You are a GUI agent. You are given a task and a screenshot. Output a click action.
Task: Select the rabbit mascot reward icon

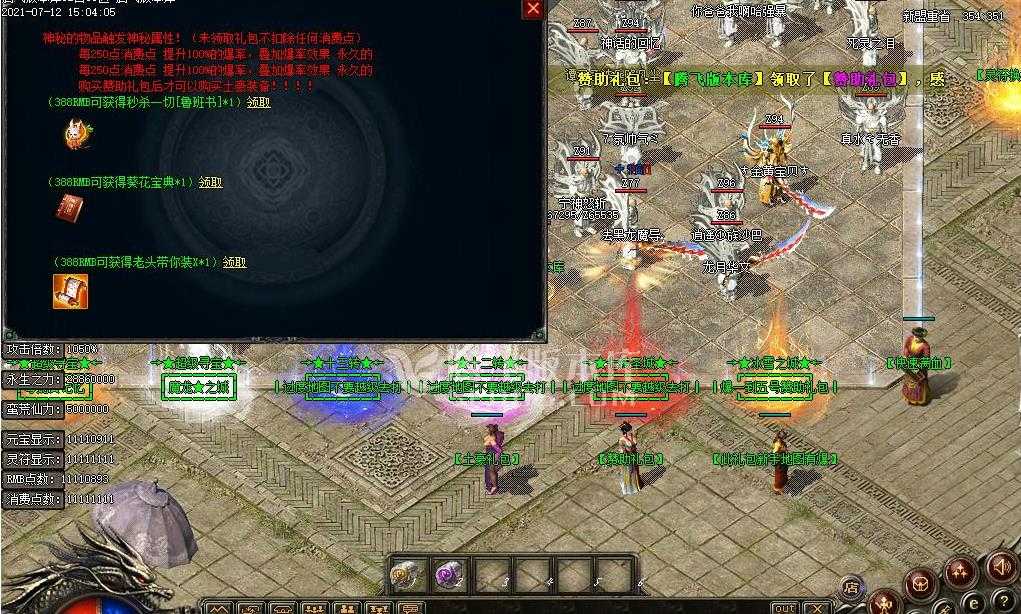[x=75, y=132]
